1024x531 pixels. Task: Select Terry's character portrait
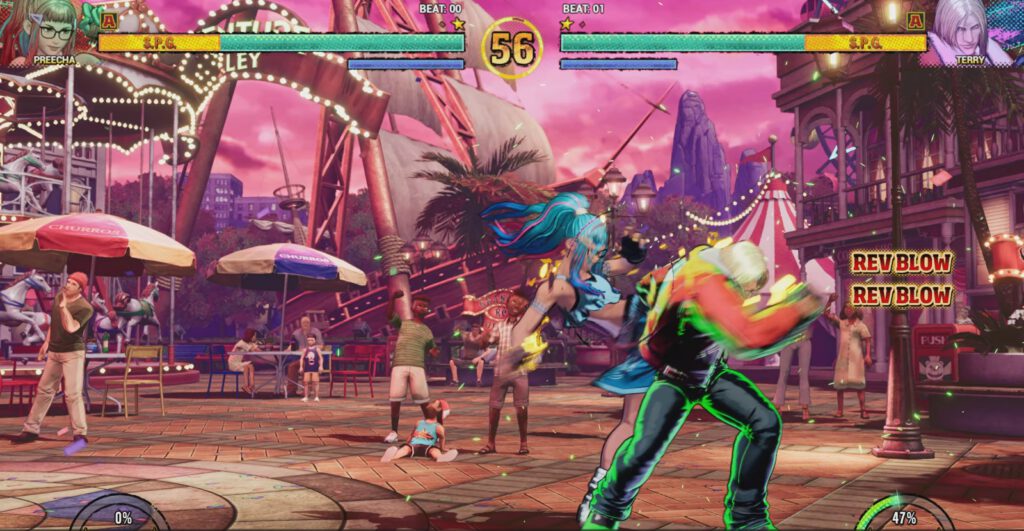click(x=970, y=30)
